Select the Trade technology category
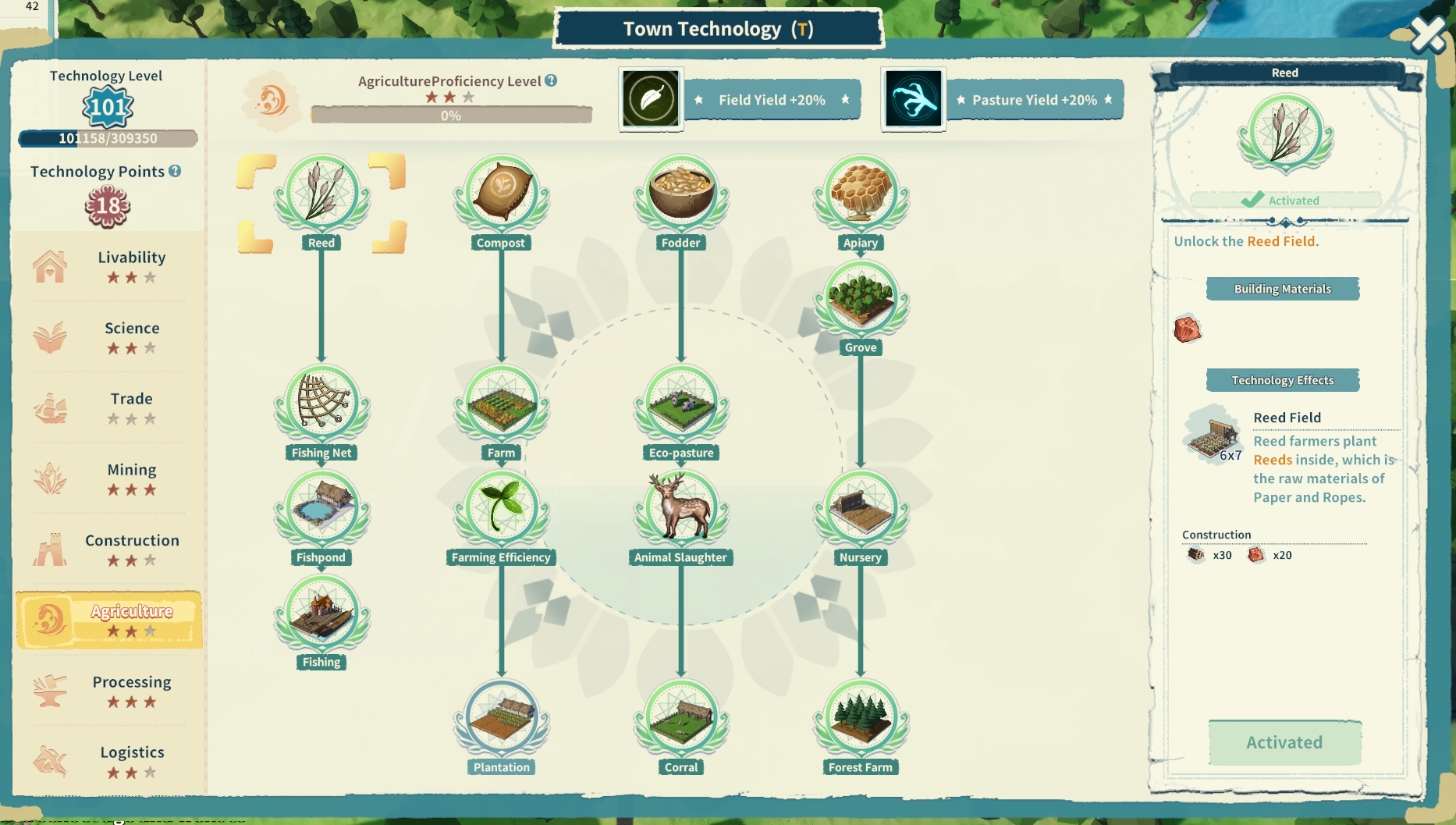The image size is (1456, 825). 108,407
